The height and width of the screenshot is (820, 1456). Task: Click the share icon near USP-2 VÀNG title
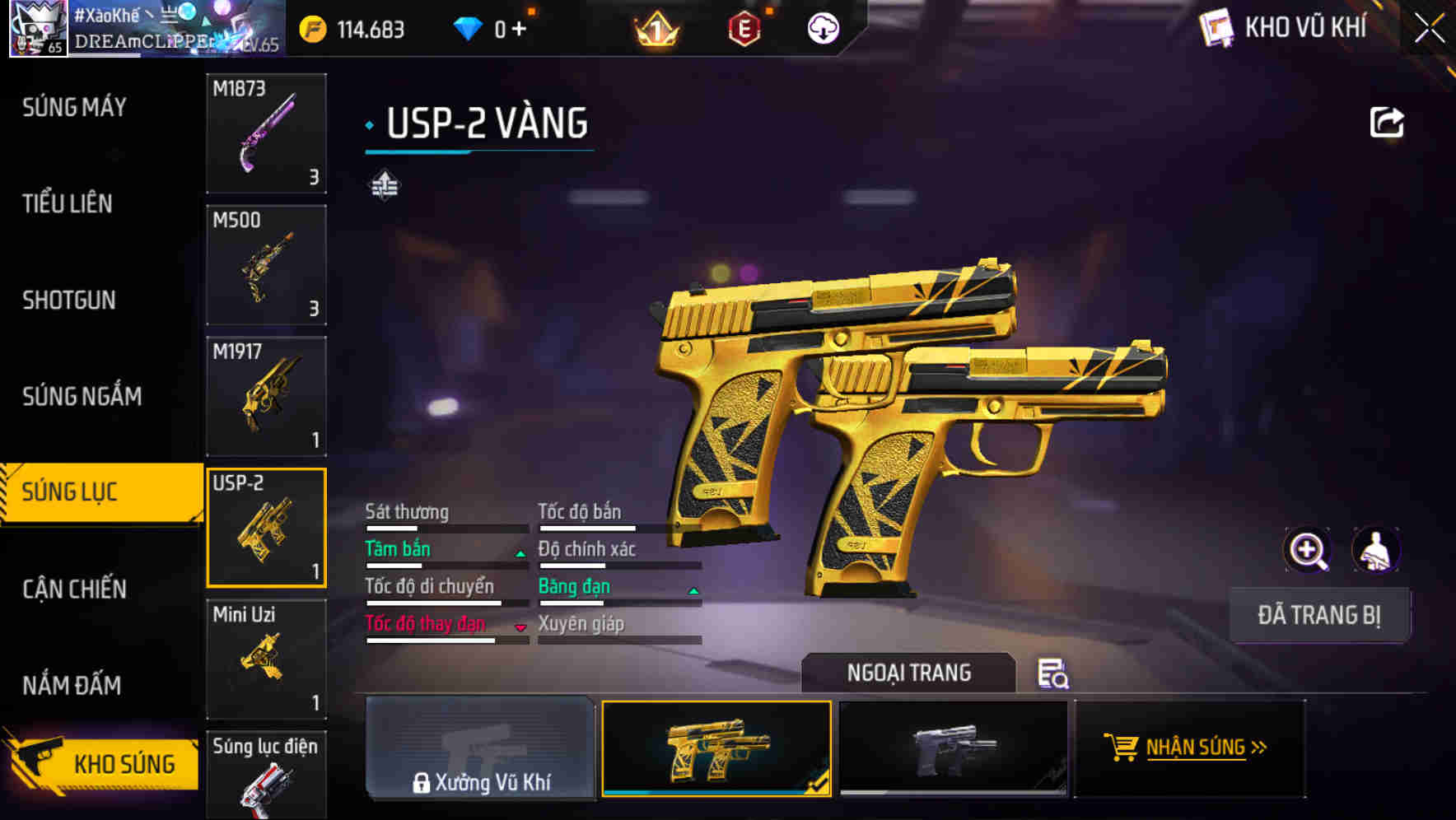[1387, 120]
